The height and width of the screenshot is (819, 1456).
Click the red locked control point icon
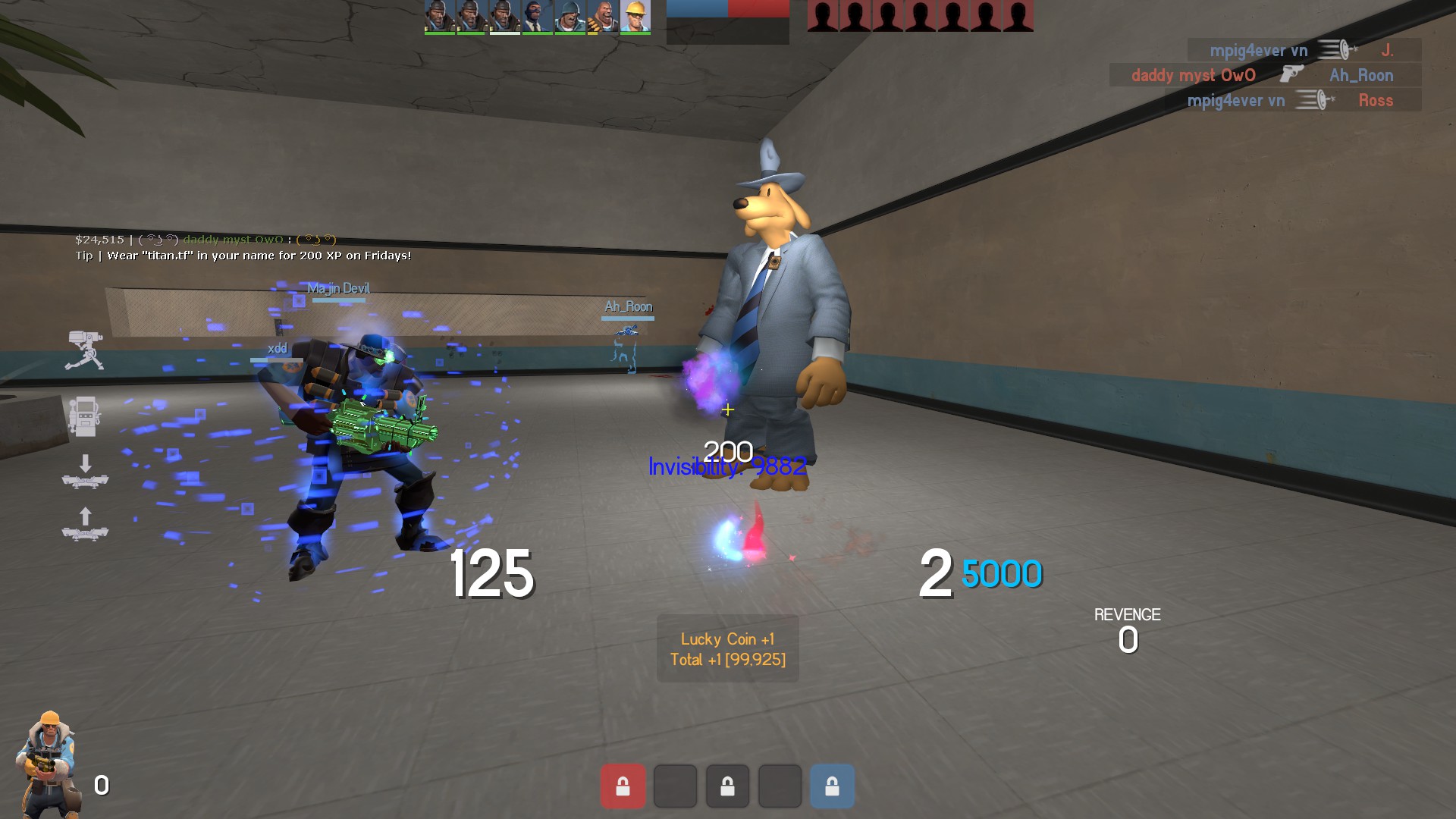(x=623, y=786)
